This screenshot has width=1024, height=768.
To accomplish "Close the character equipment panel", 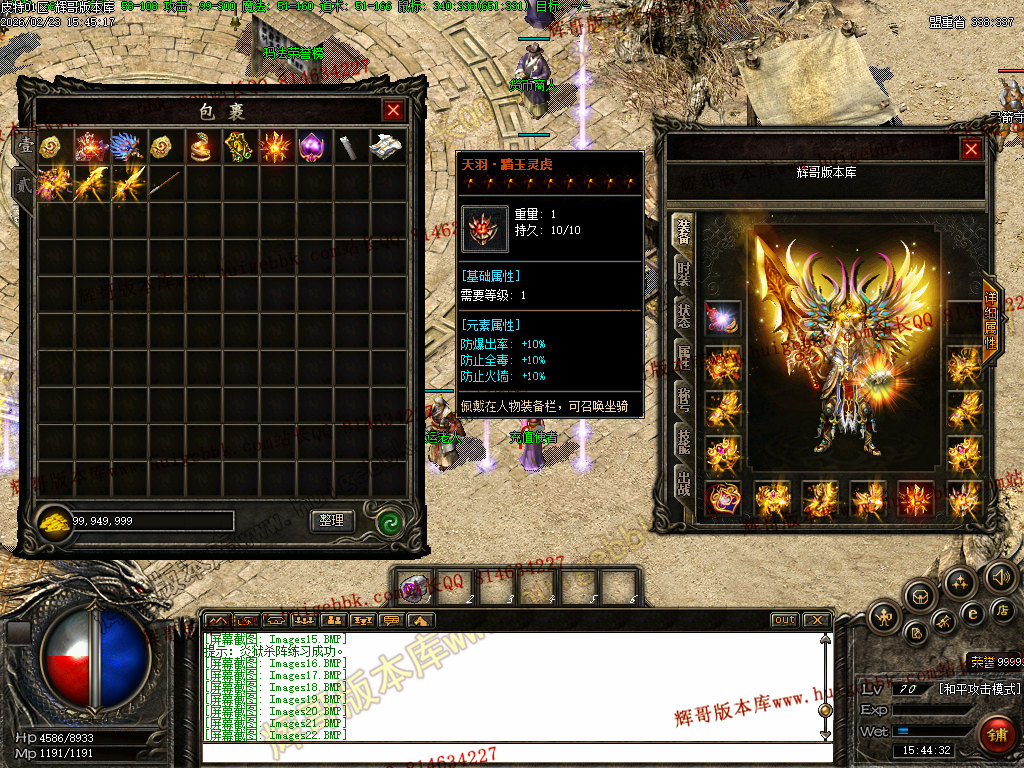I will 970,150.
